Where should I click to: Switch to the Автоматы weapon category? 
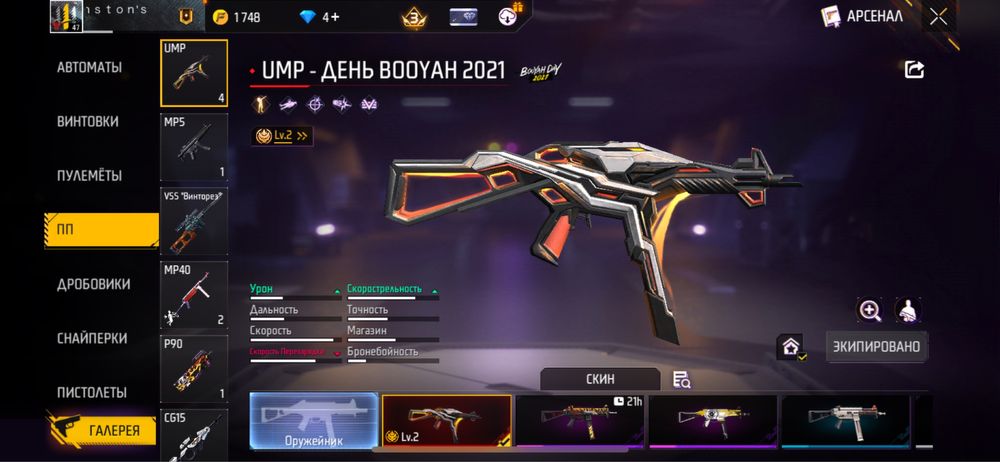point(89,67)
